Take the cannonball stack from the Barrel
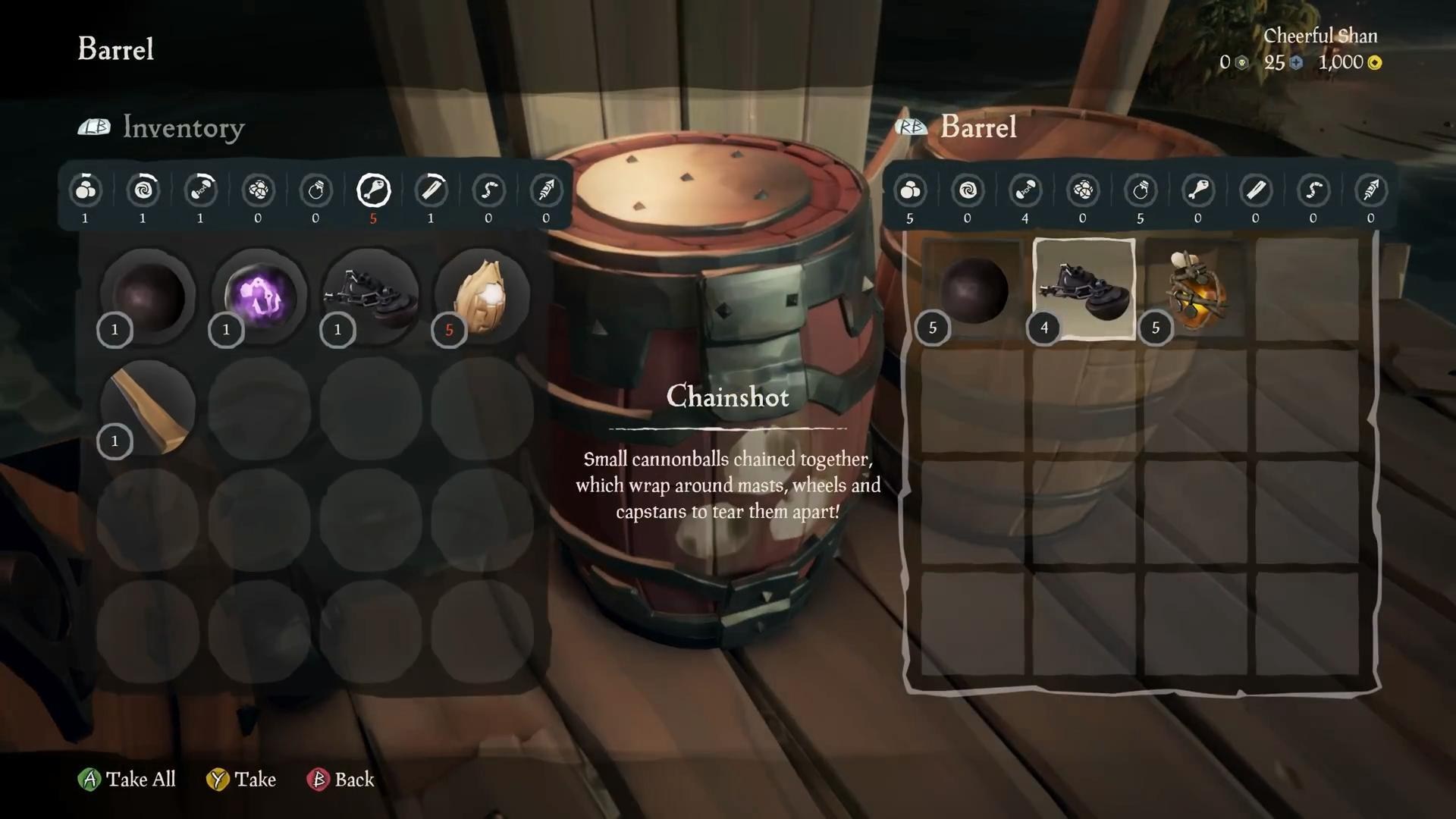The width and height of the screenshot is (1456, 819). pos(973,290)
